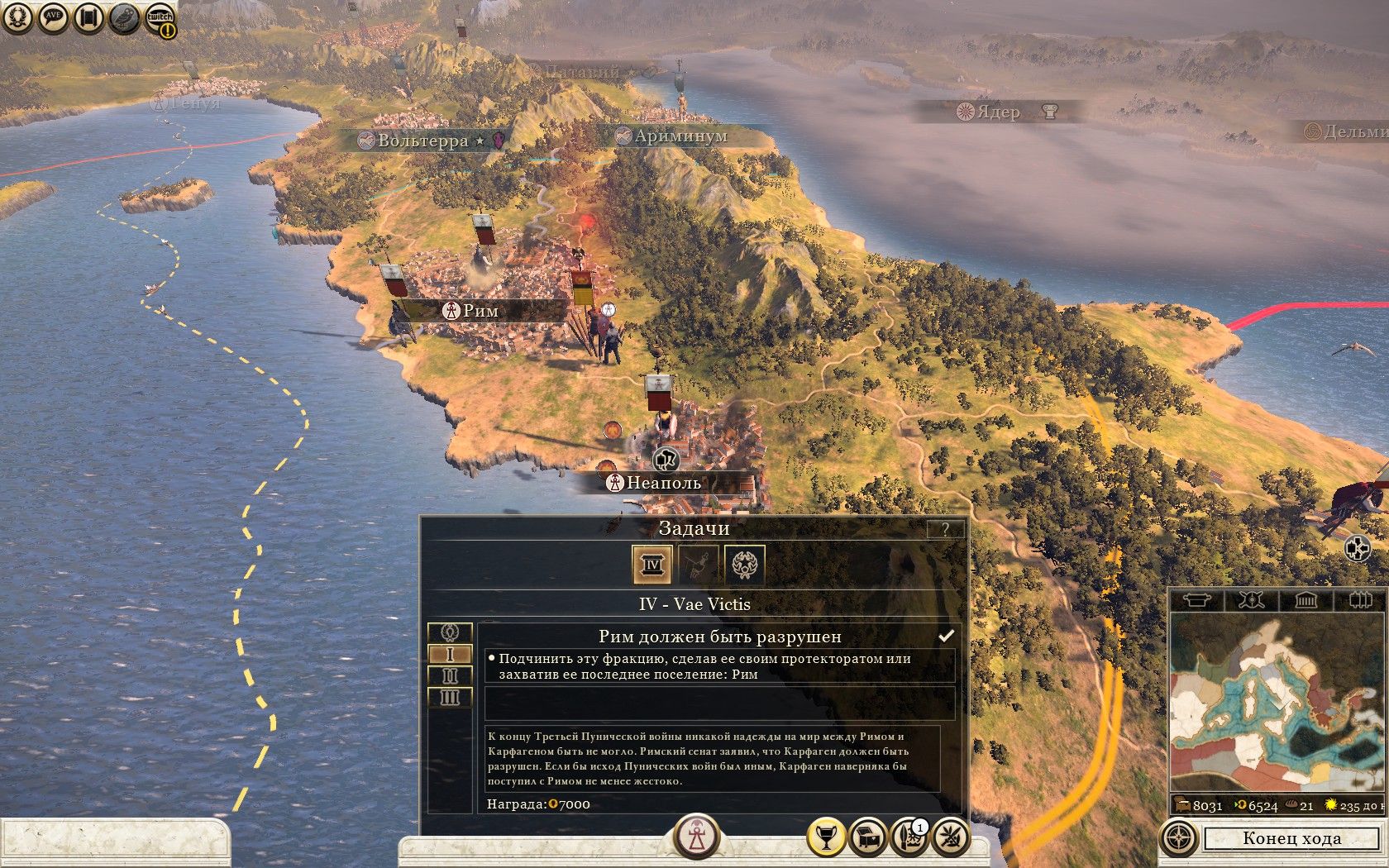Switch to the wreath victory conditions tab
The image size is (1389, 868).
(x=744, y=565)
